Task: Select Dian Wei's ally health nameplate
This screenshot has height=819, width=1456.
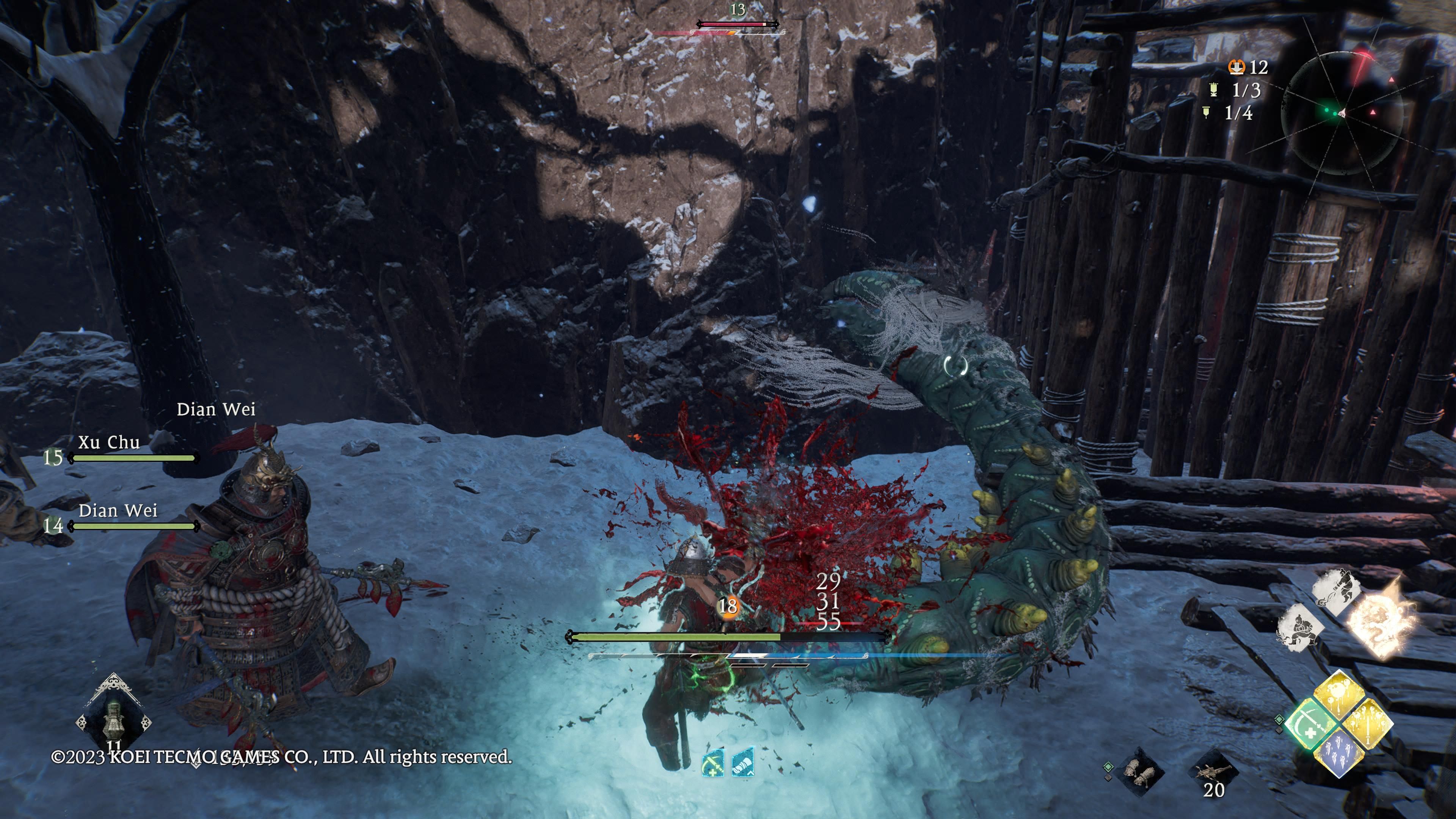Action: coord(118,510)
